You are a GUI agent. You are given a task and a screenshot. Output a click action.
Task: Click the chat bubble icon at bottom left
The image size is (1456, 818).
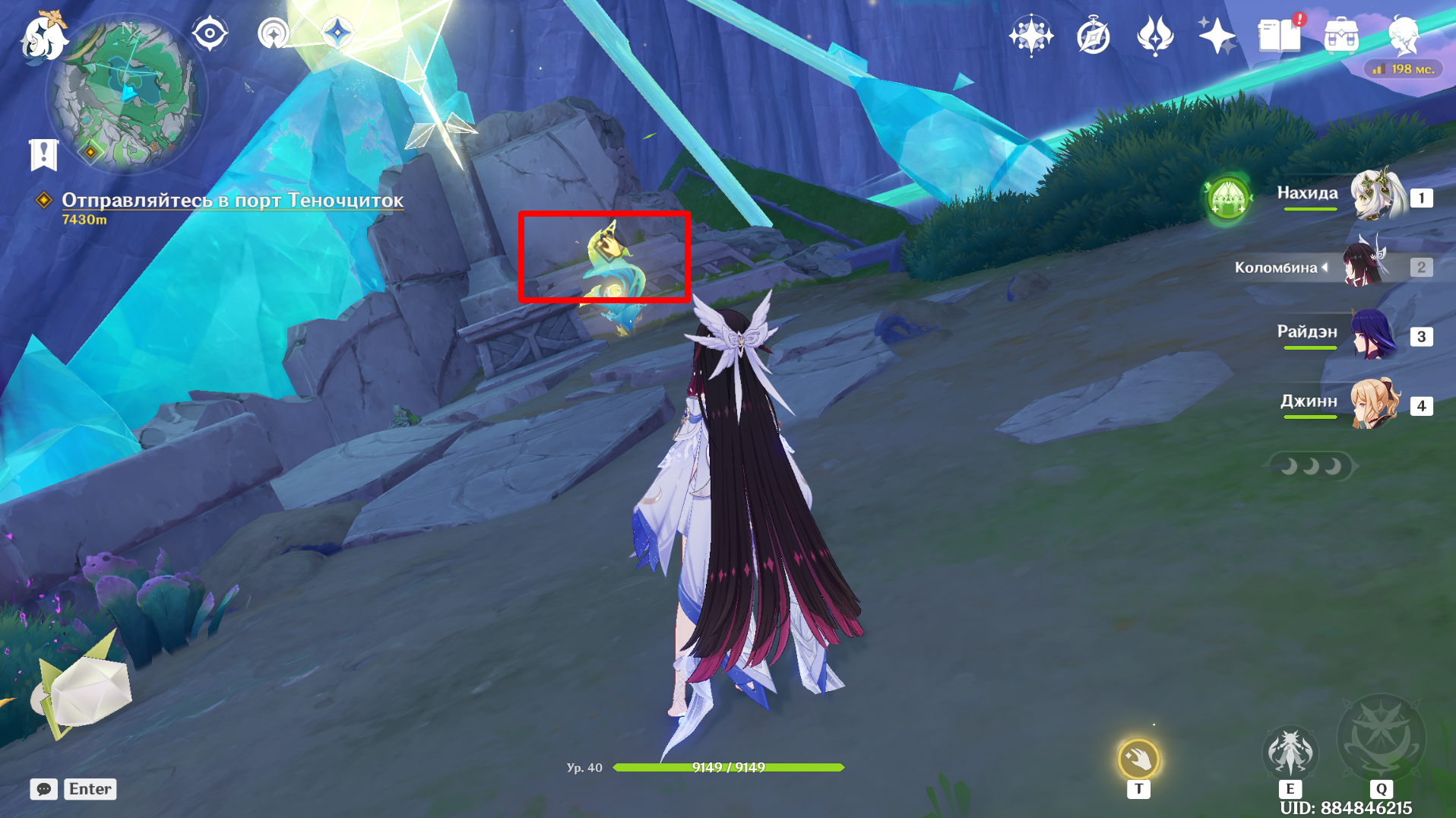[x=45, y=789]
